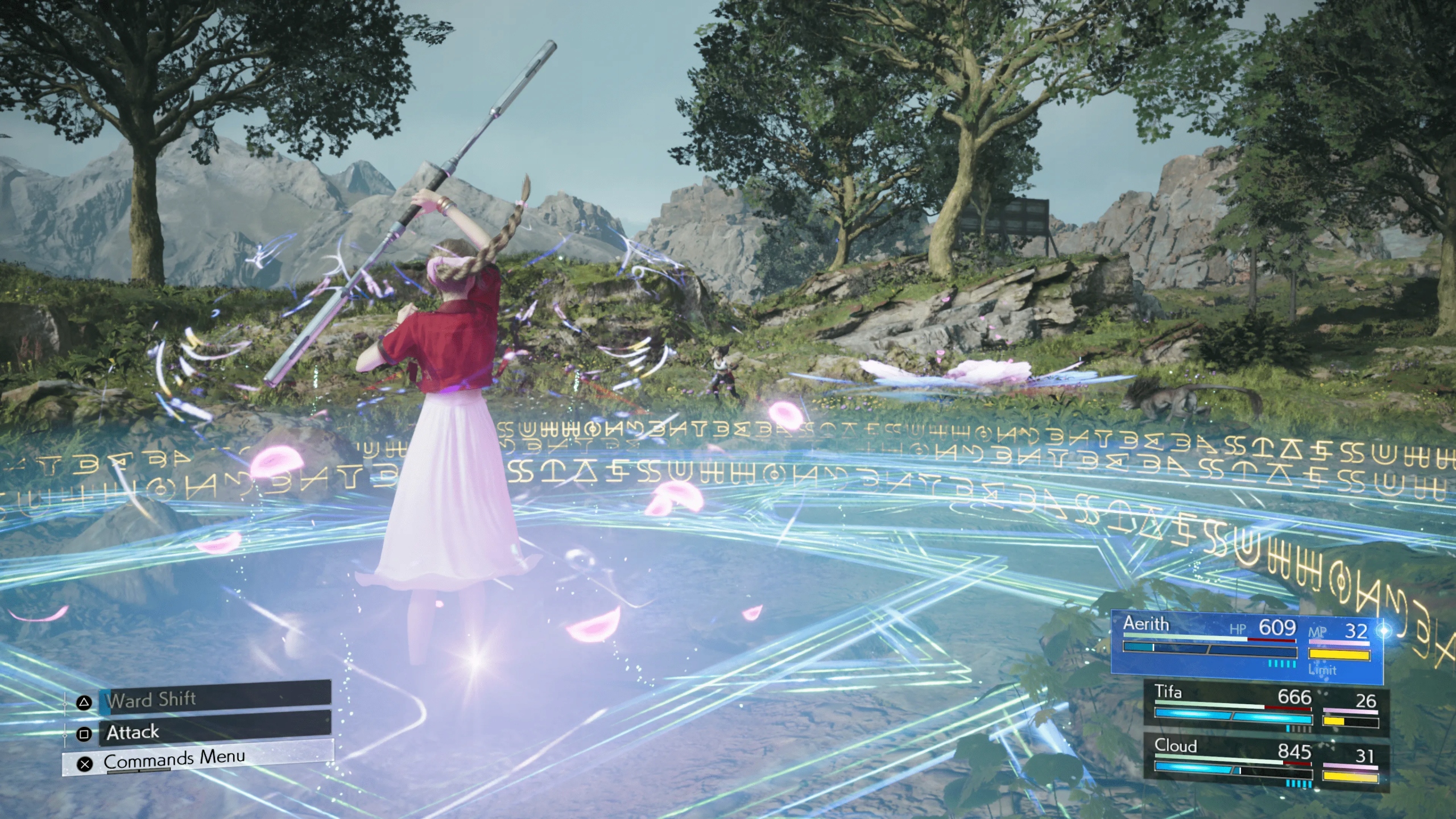Select Aerith's party status panel
This screenshot has width=1456, height=819.
click(1247, 652)
